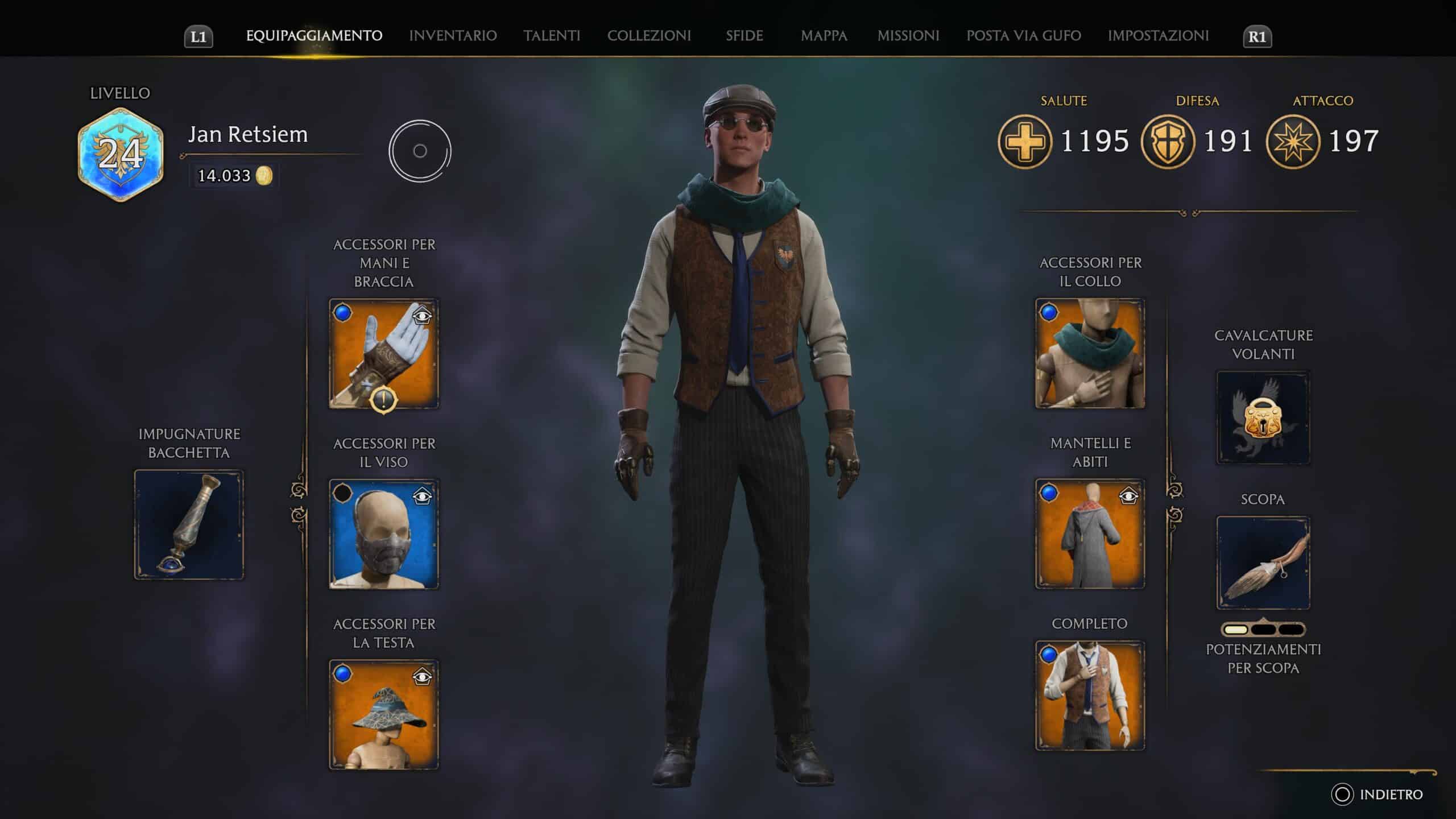
Task: Open the wand handle slot
Action: 189,524
